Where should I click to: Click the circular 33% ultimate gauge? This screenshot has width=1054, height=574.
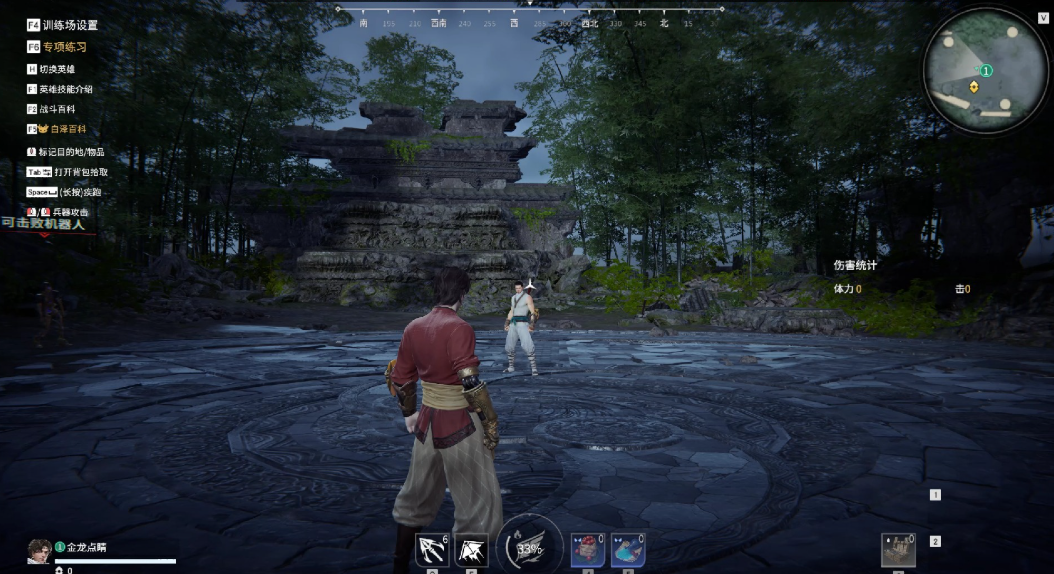tap(529, 547)
